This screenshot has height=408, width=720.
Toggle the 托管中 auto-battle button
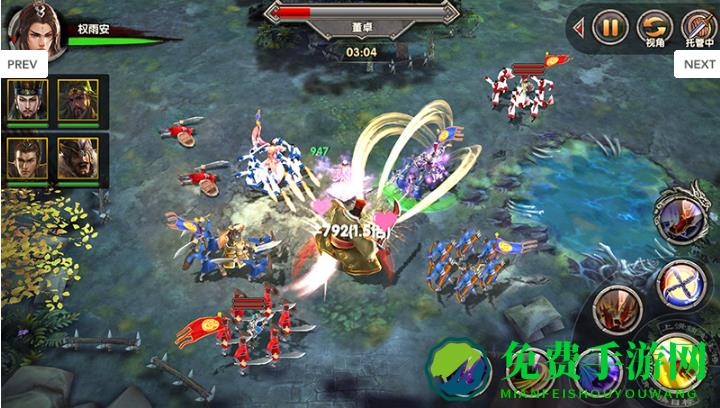point(697,26)
